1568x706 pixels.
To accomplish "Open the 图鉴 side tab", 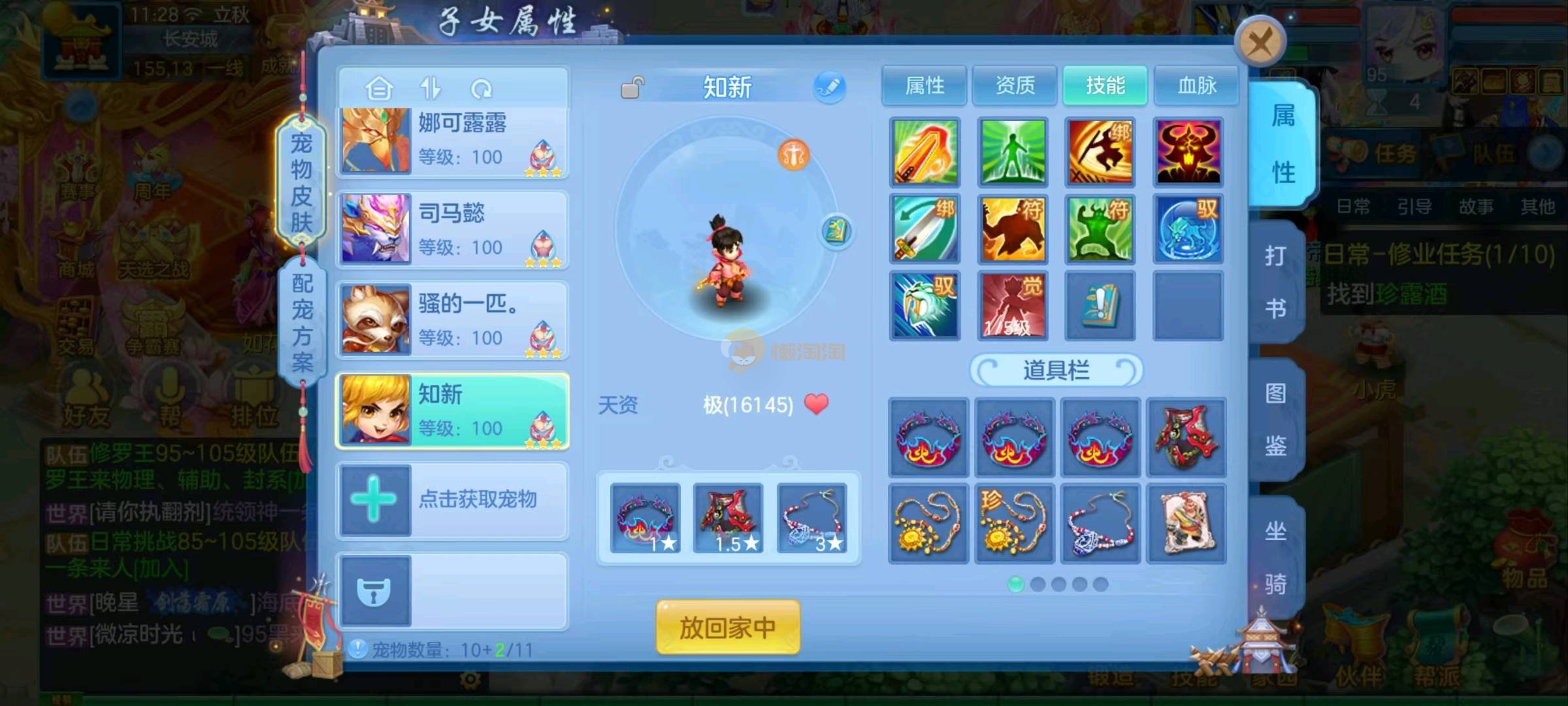I will click(1275, 419).
